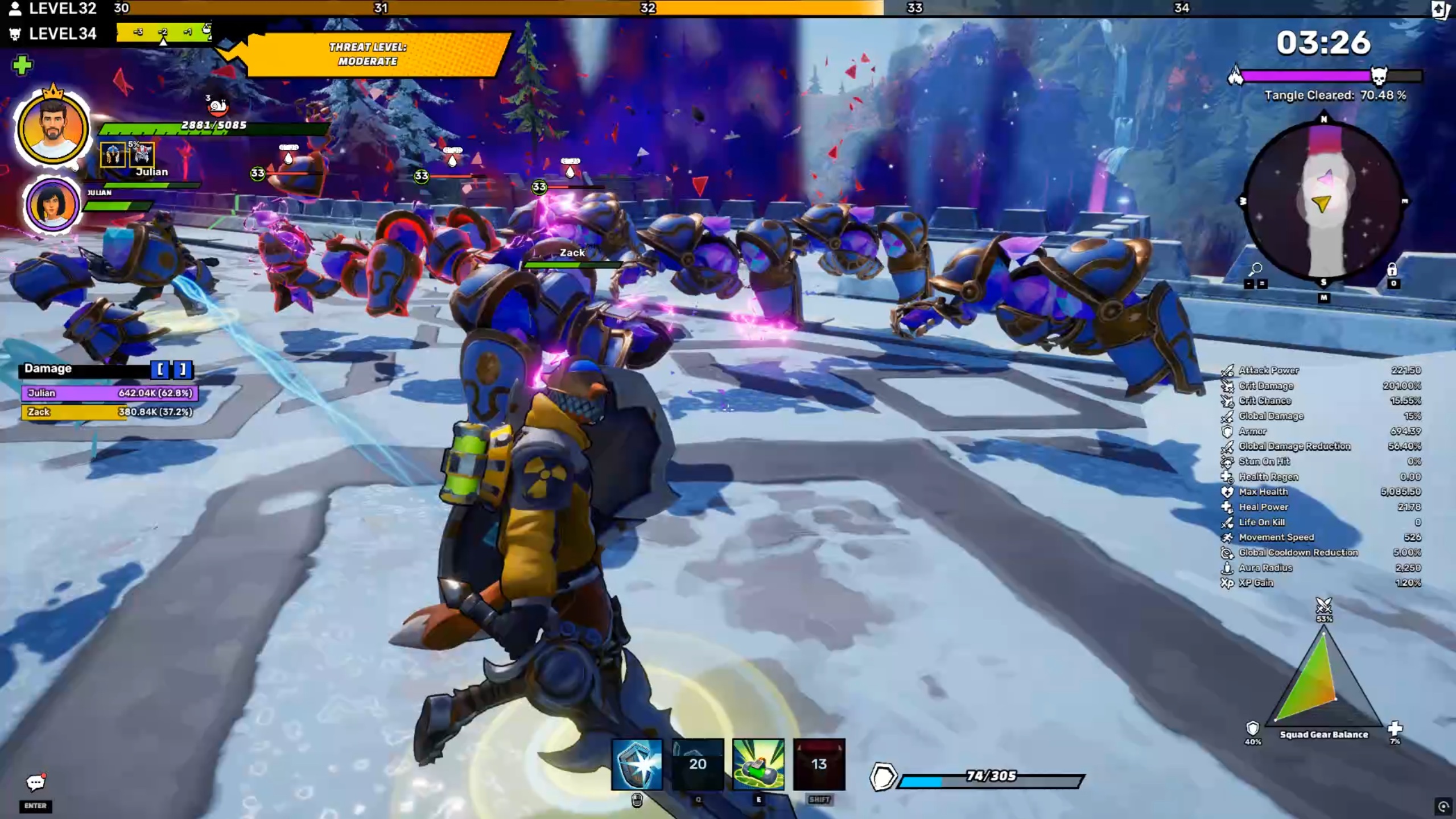This screenshot has width=1456, height=819.
Task: Click the red ability showing 13 cooldown
Action: click(819, 764)
